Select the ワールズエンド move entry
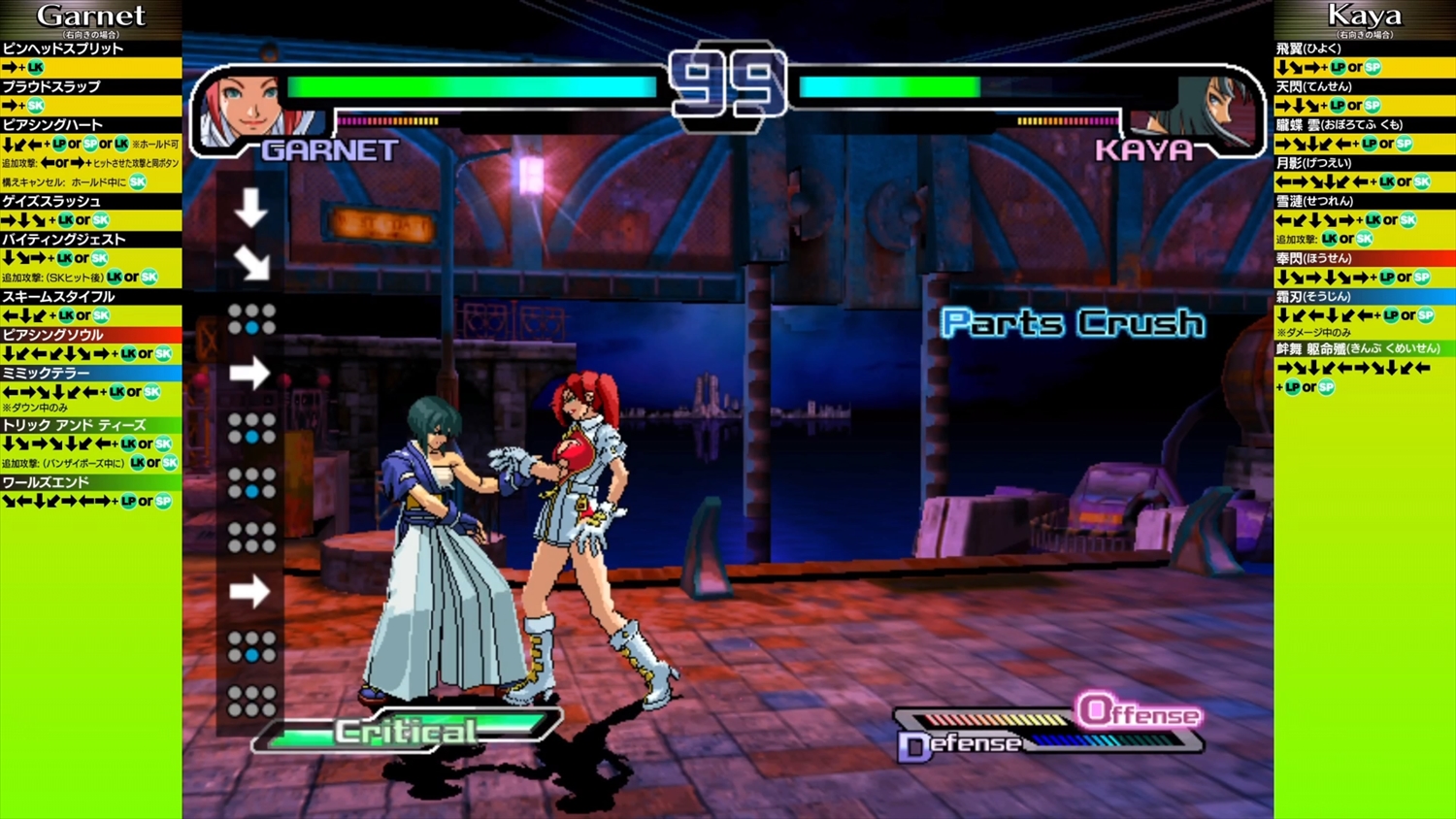 tap(46, 482)
